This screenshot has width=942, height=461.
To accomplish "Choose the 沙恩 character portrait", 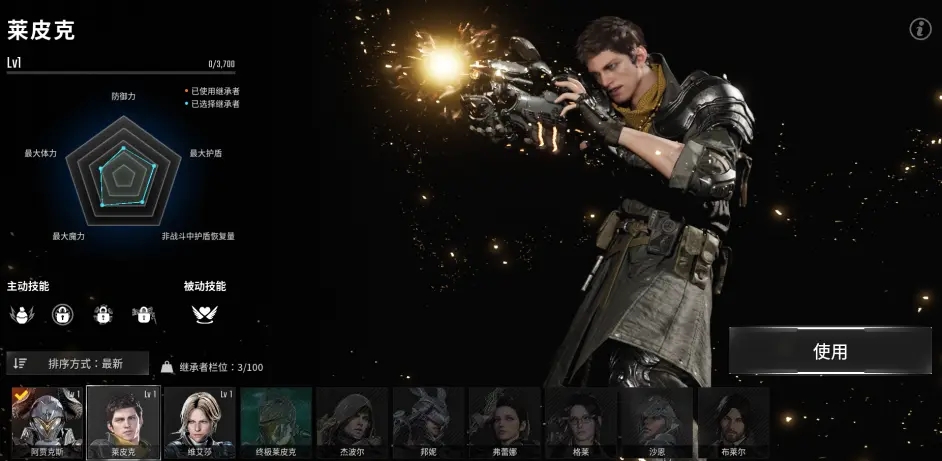I will [x=657, y=422].
